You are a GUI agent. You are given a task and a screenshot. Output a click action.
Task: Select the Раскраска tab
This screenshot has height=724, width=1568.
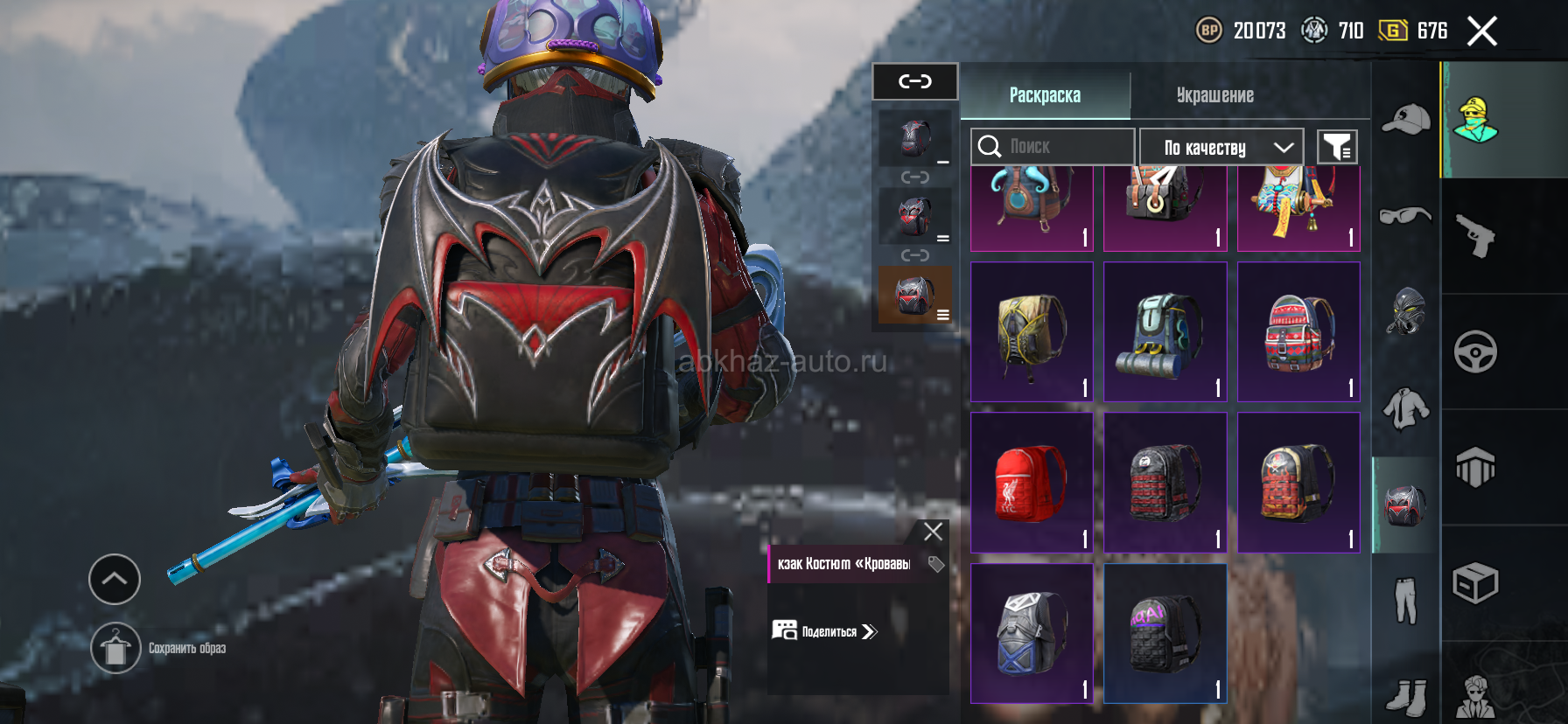[1045, 95]
